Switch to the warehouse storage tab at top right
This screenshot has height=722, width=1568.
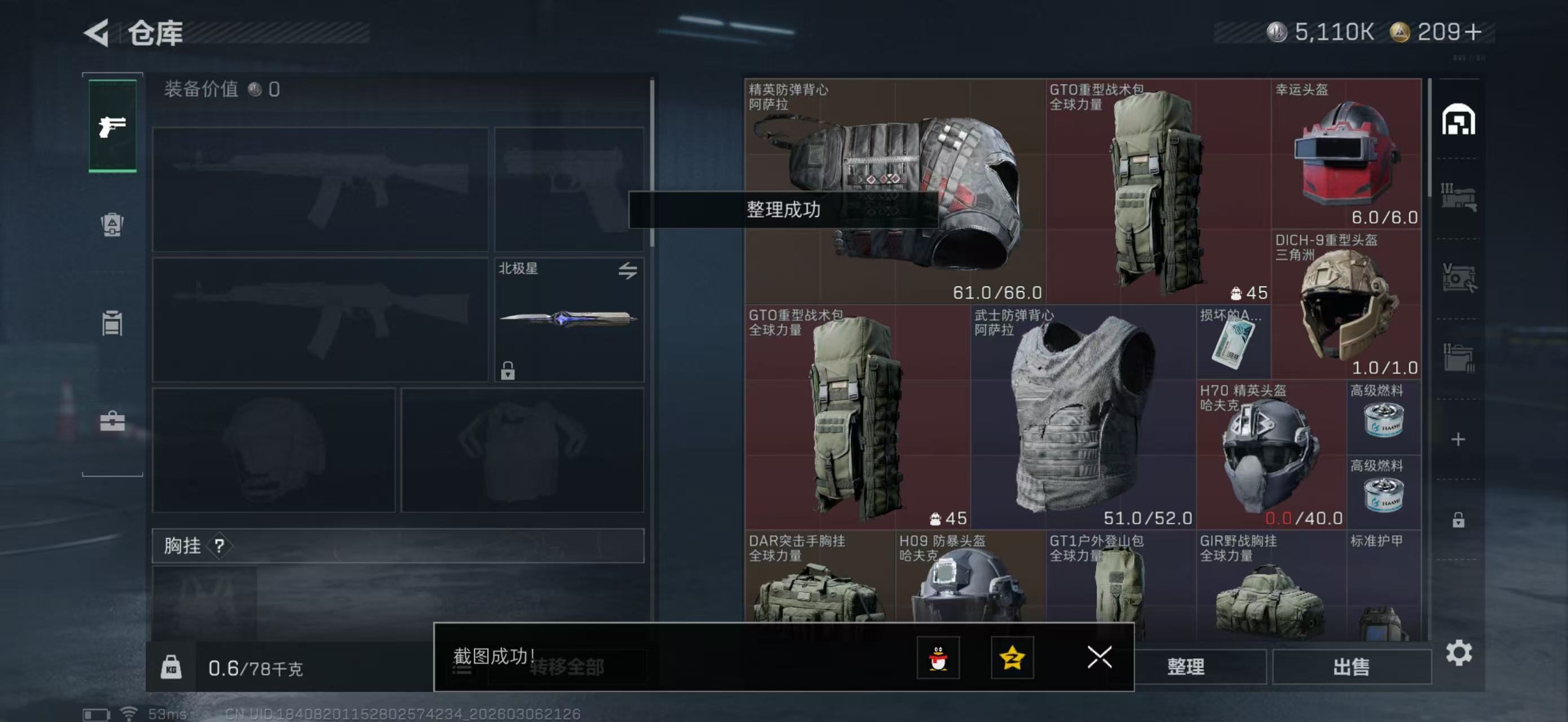(x=1459, y=118)
